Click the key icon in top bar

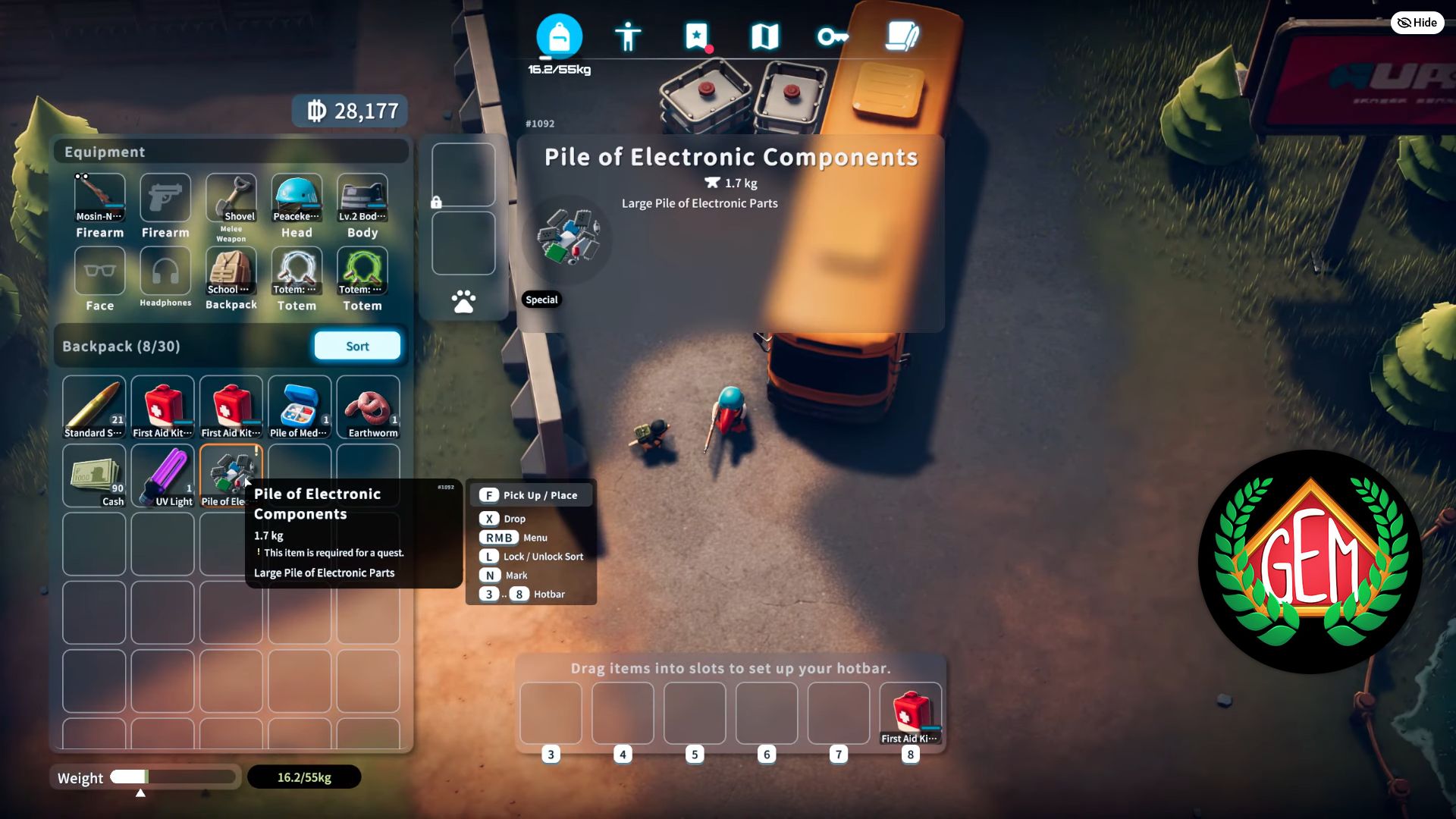pos(832,35)
